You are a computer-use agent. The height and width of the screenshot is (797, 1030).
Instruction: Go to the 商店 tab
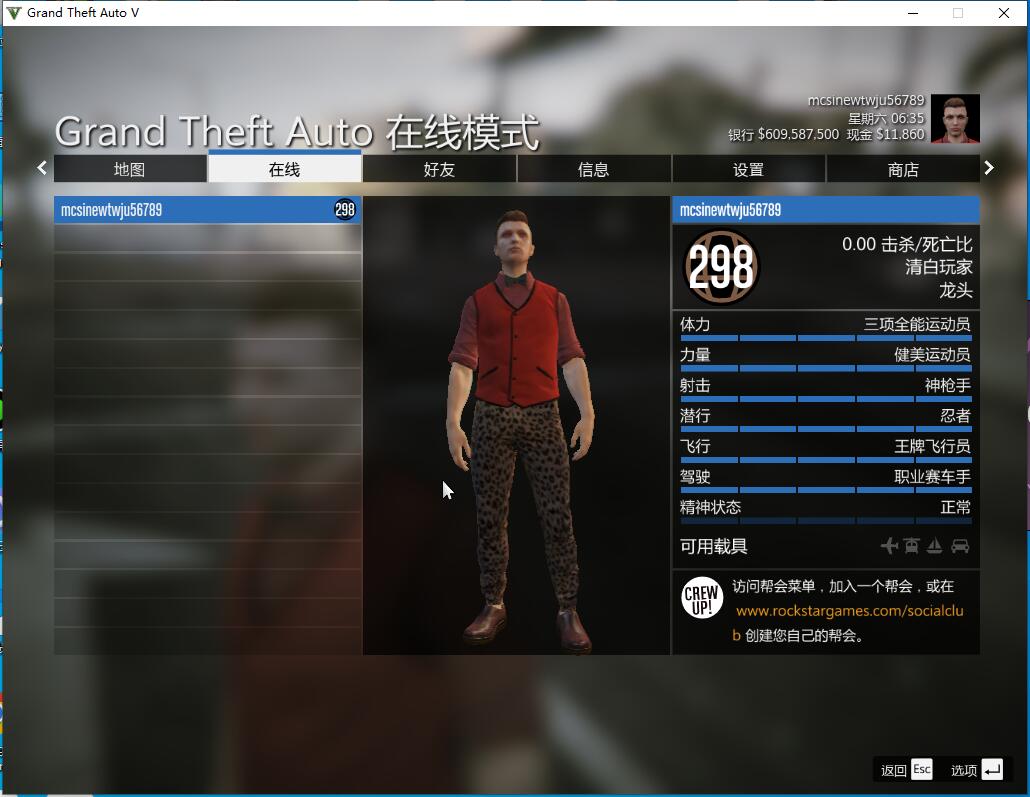click(x=903, y=169)
